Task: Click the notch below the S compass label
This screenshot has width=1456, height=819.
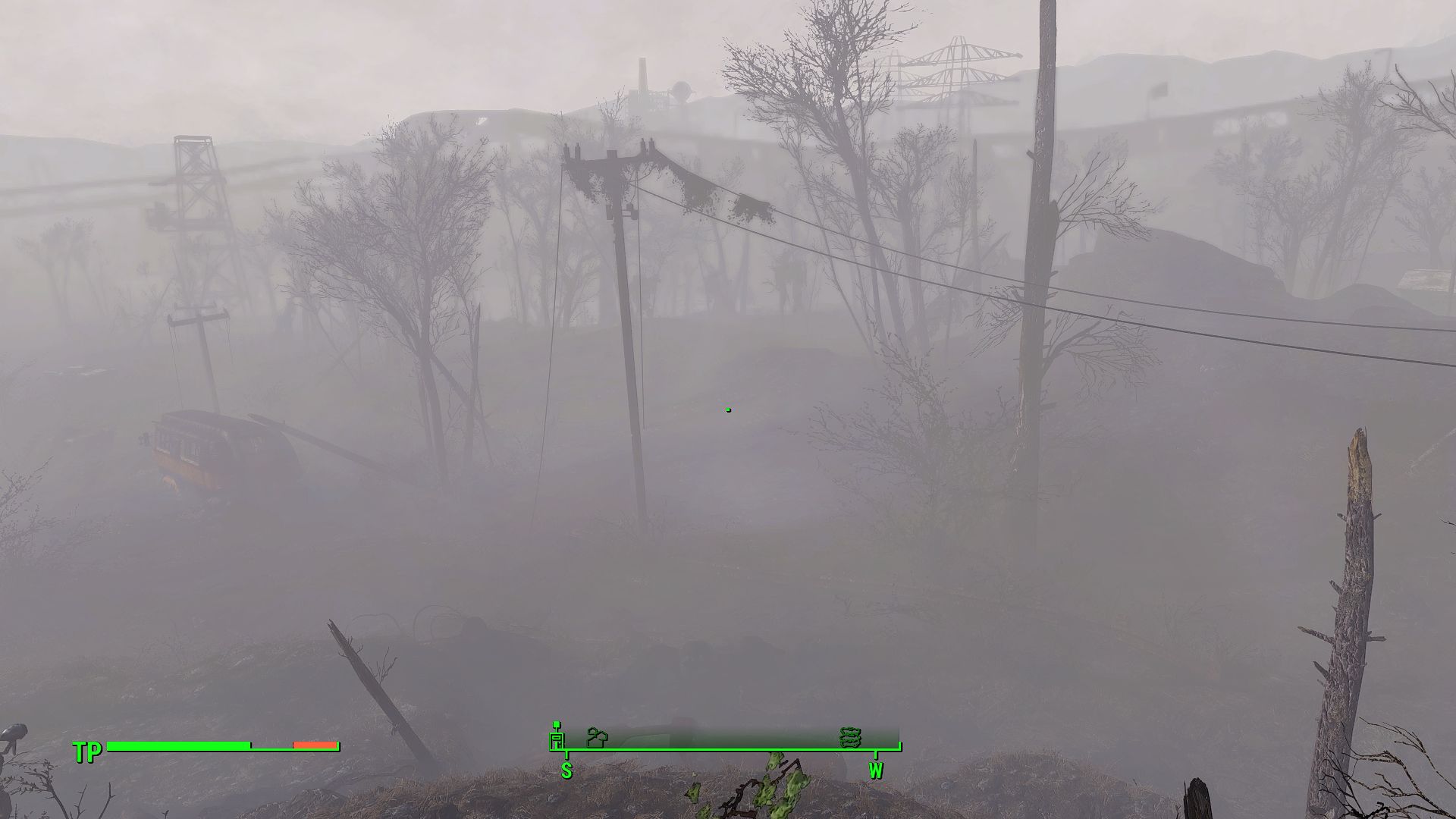Action: (x=566, y=756)
